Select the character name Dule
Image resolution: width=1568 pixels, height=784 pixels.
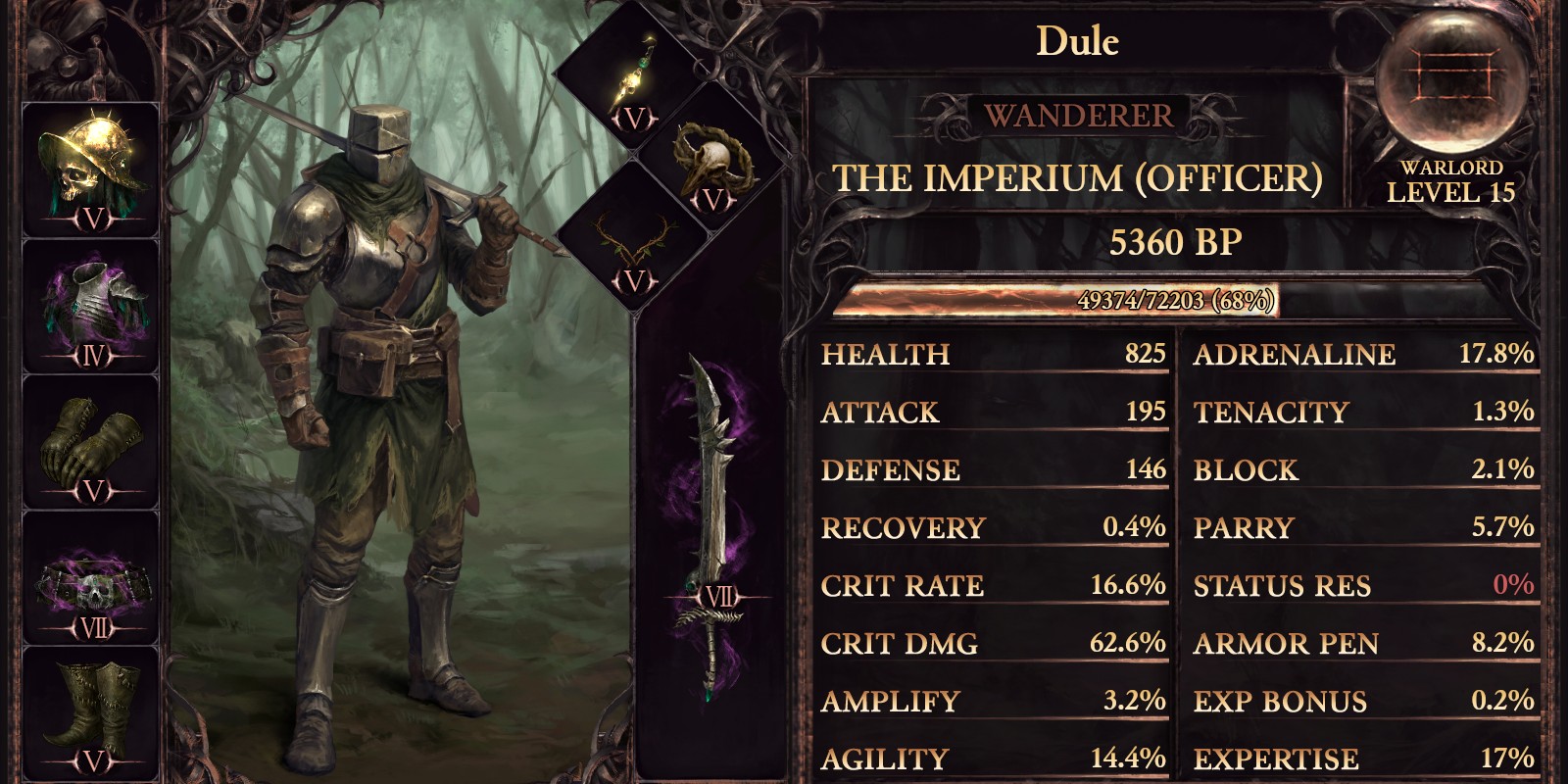tap(1076, 41)
